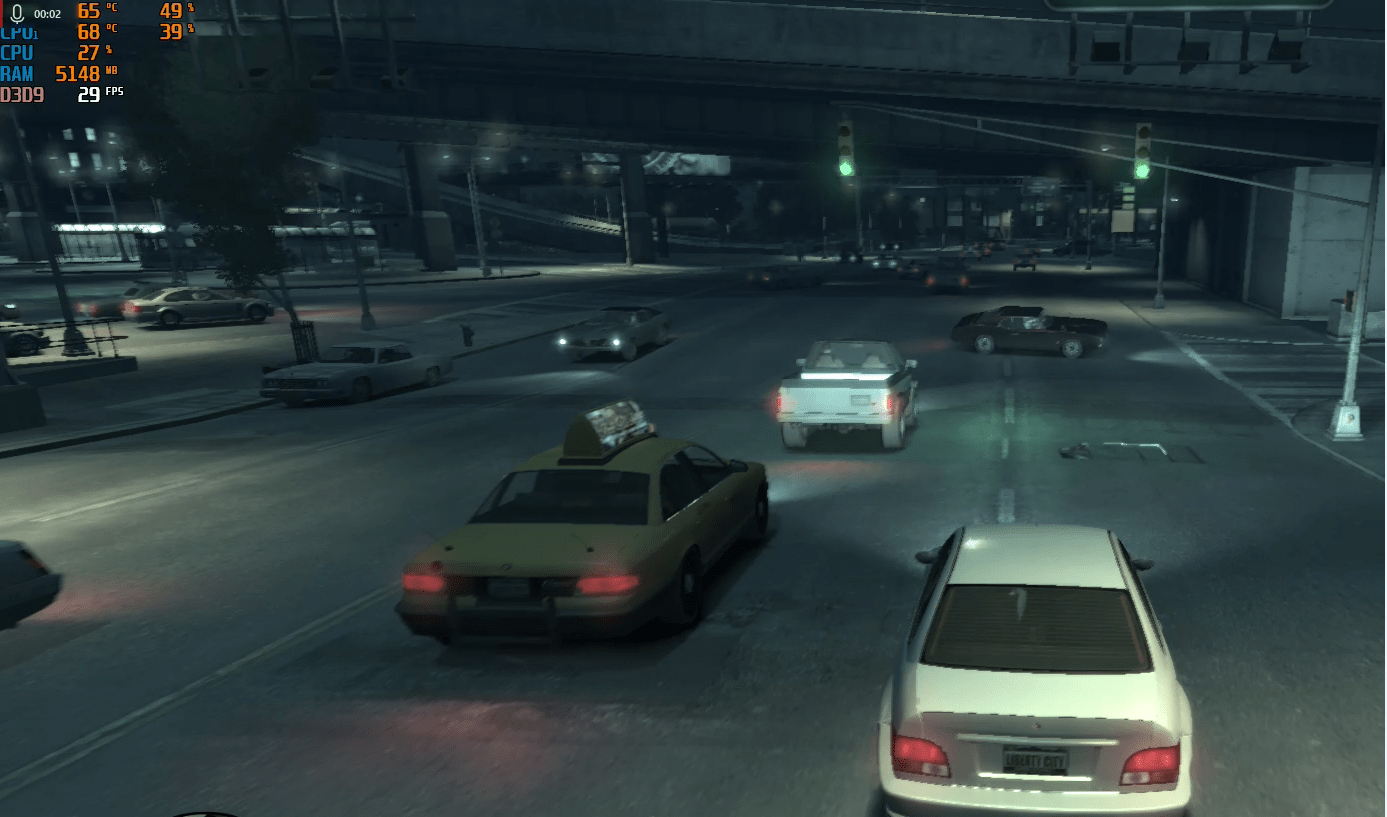This screenshot has height=817, width=1387.
Task: Click the microphone recording icon
Action: click(x=17, y=14)
